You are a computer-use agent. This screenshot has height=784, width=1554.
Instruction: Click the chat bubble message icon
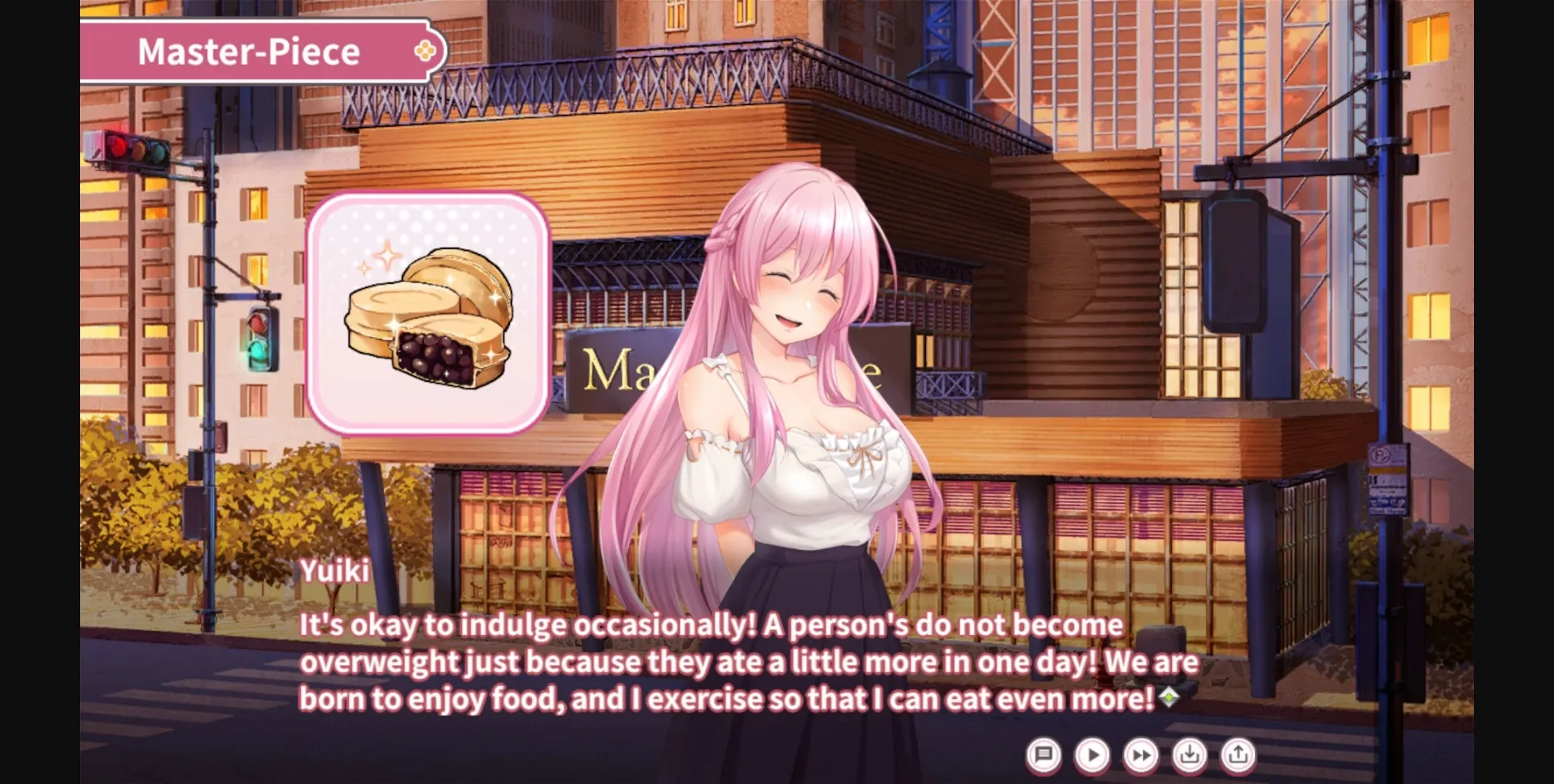coord(1043,753)
